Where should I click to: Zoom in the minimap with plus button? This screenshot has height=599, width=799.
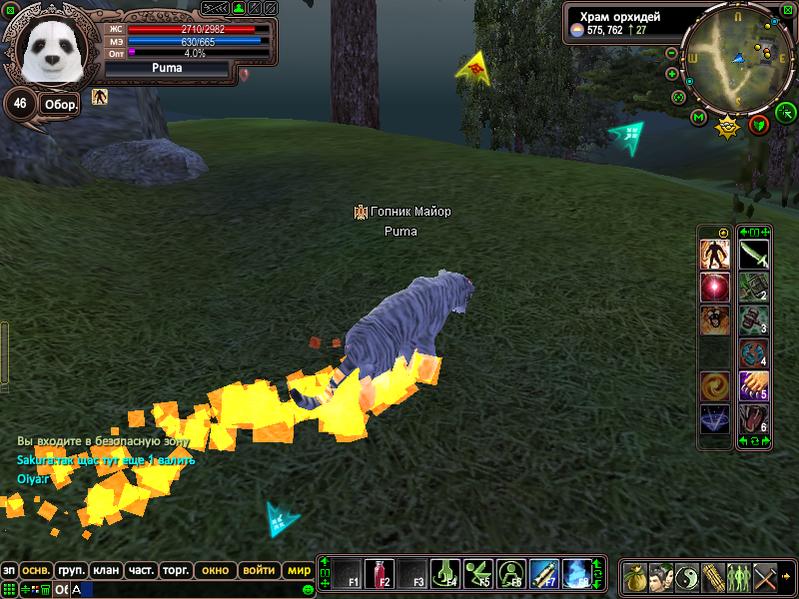(672, 72)
